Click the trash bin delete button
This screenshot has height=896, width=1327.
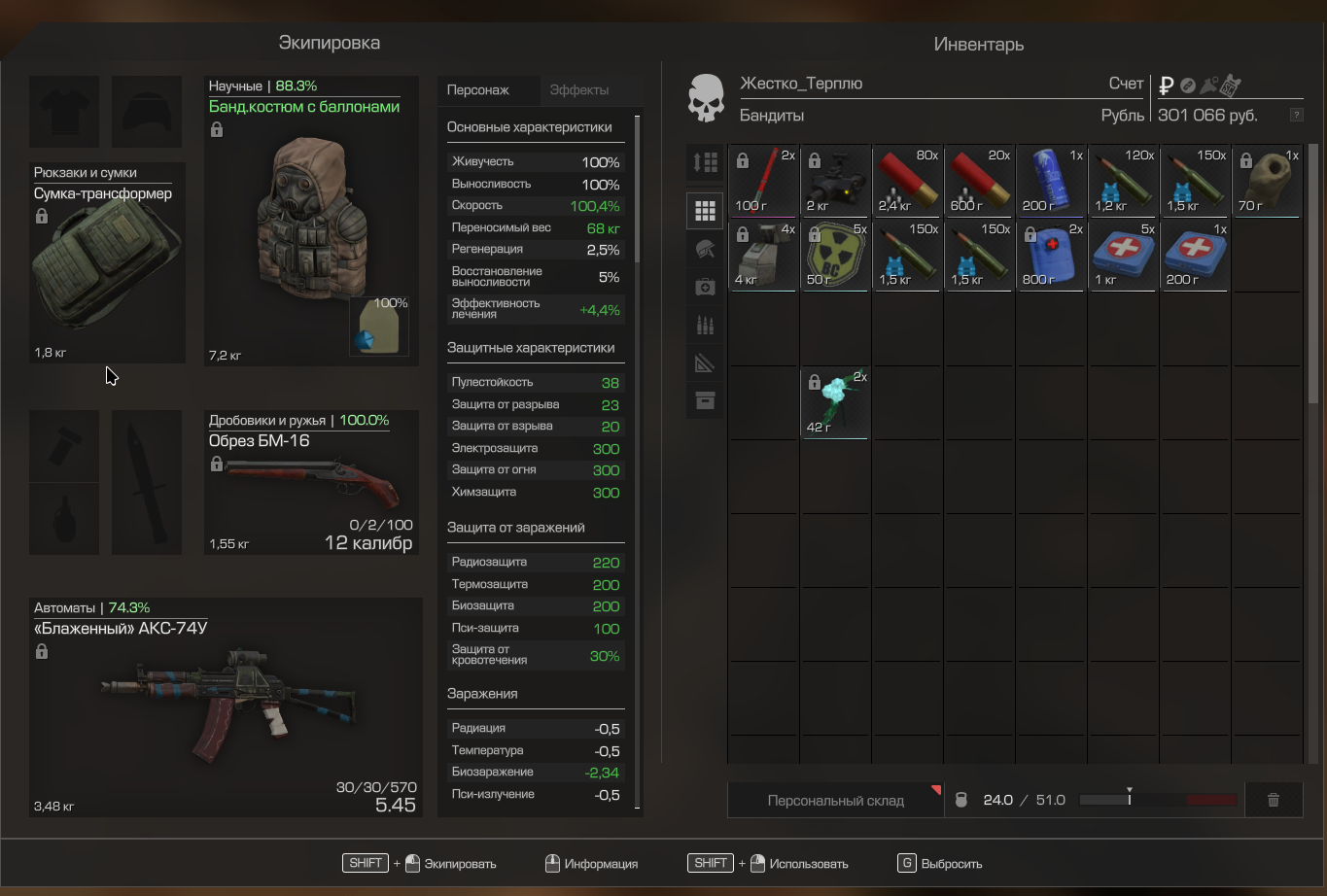(x=1273, y=800)
